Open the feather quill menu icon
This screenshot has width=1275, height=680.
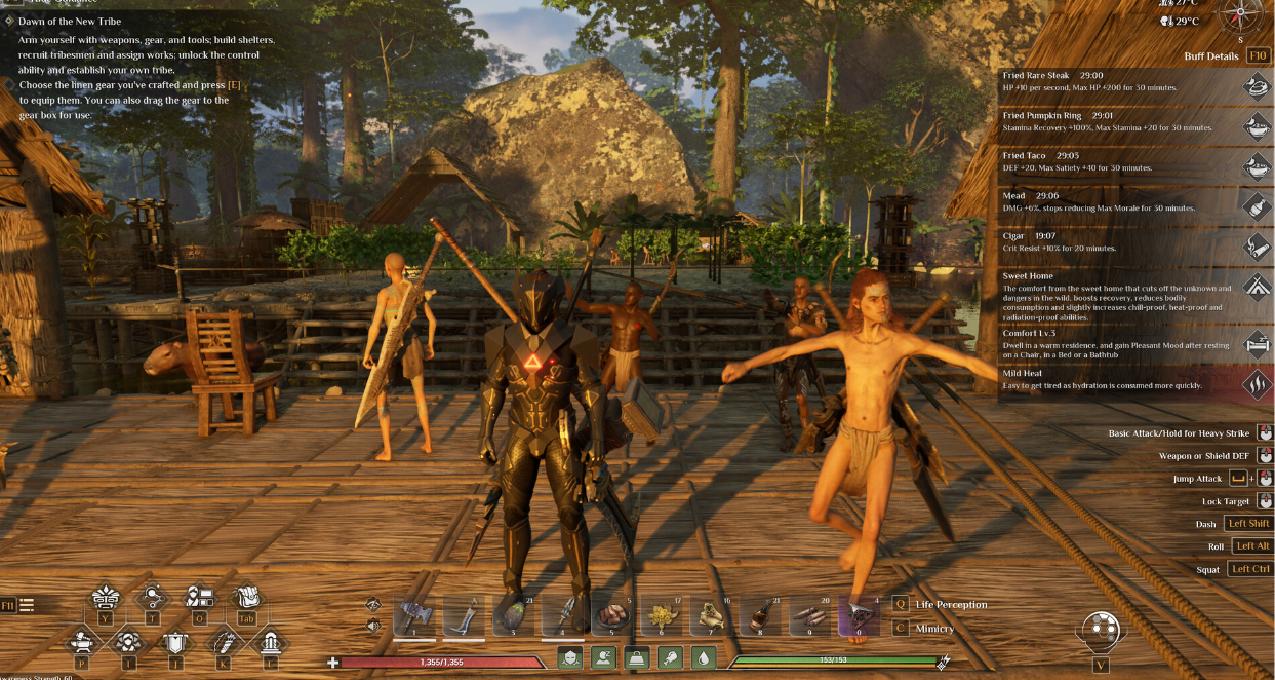tap(223, 643)
